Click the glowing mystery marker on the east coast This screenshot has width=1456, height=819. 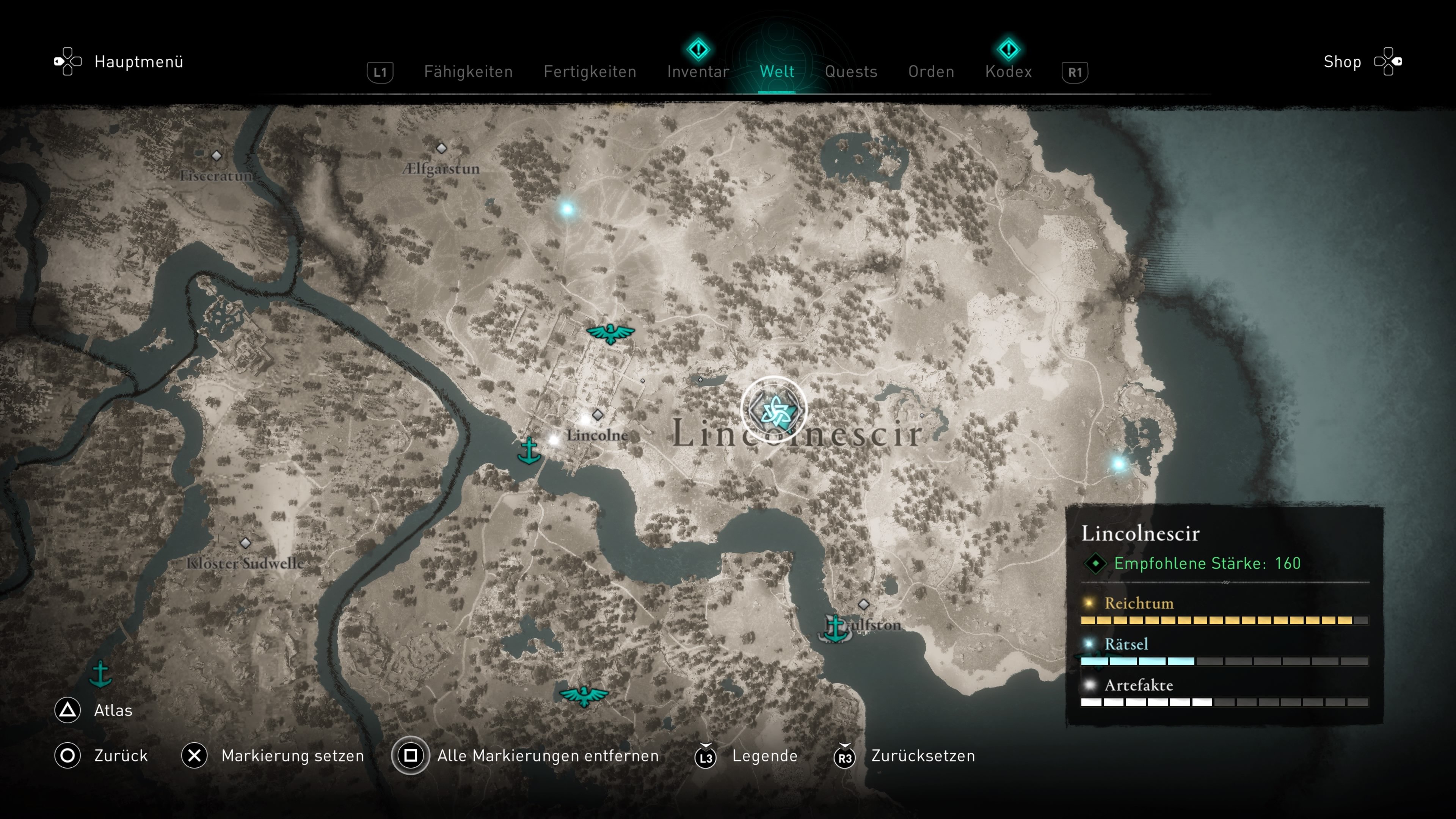(1119, 464)
